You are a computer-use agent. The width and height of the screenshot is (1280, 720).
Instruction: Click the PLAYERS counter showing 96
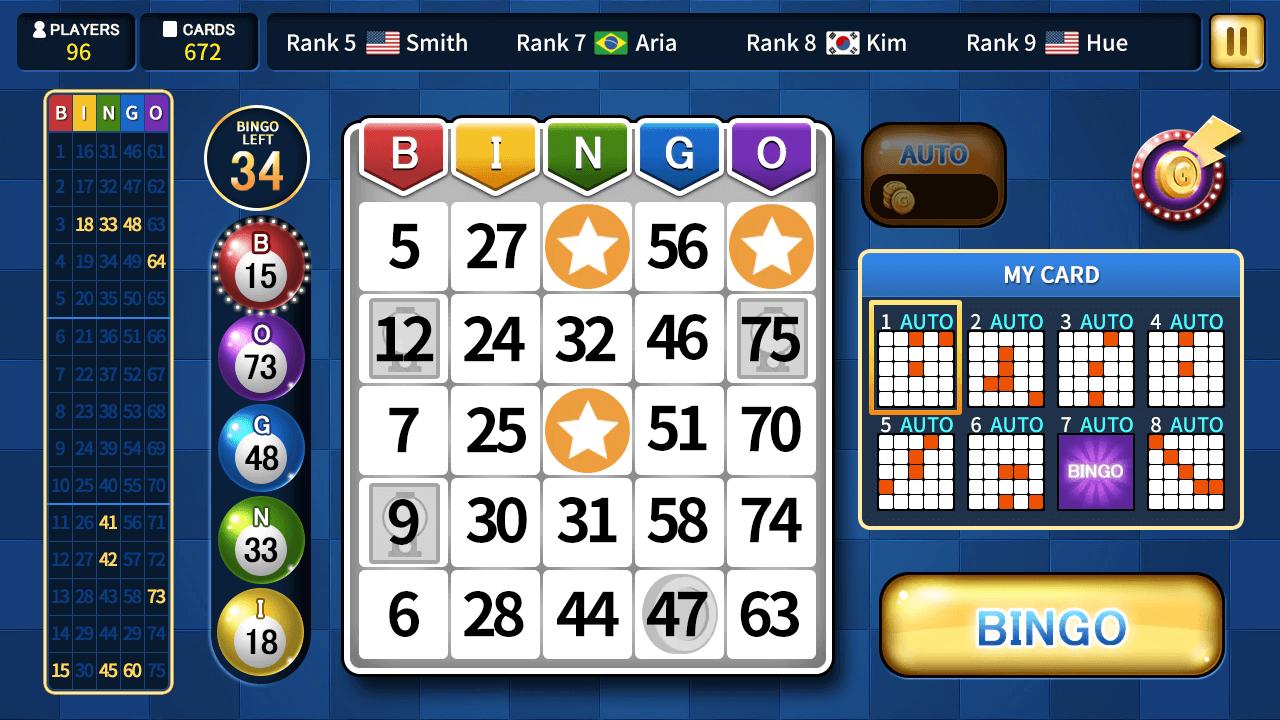(75, 41)
